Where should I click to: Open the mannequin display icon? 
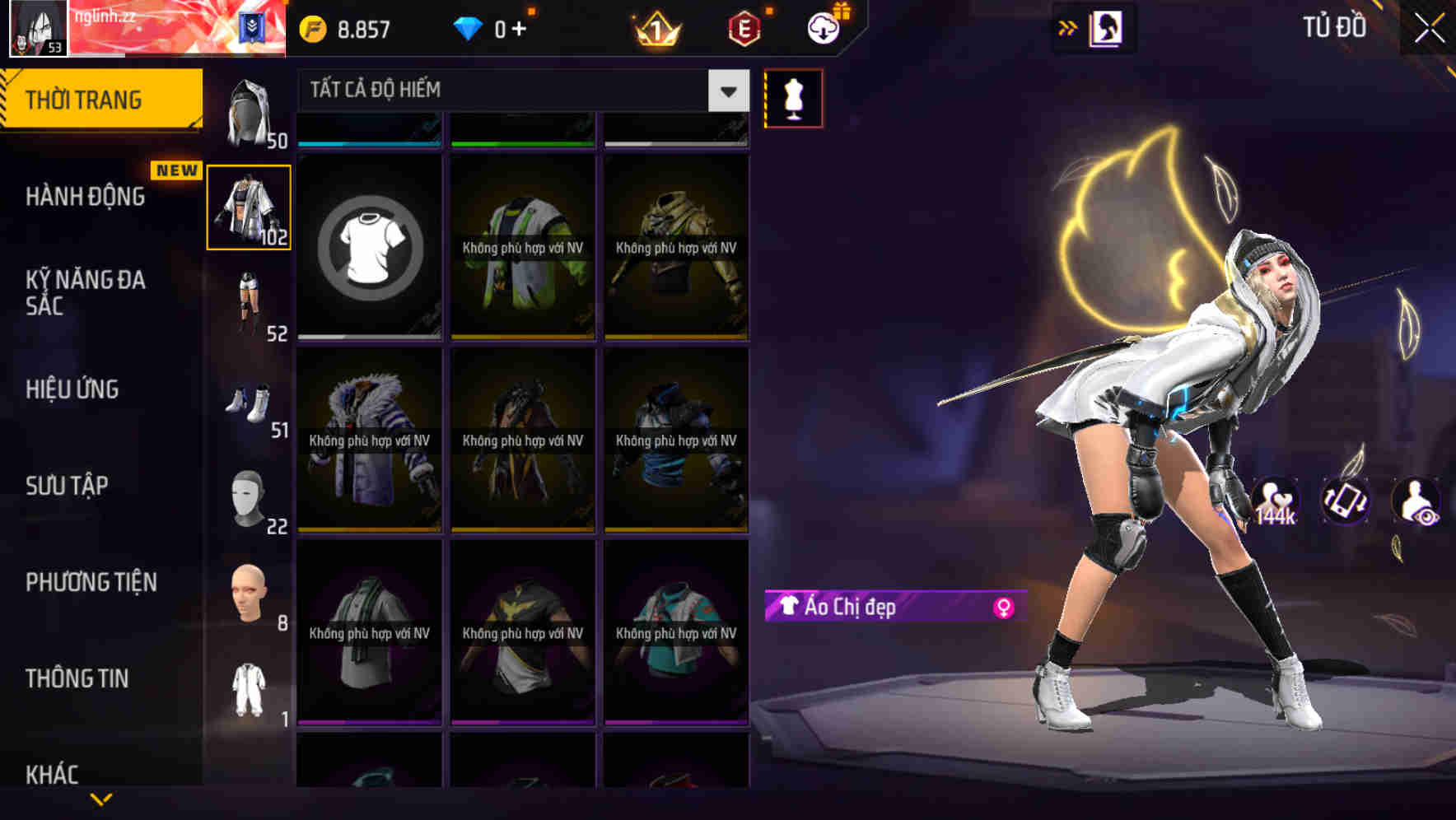(x=793, y=97)
